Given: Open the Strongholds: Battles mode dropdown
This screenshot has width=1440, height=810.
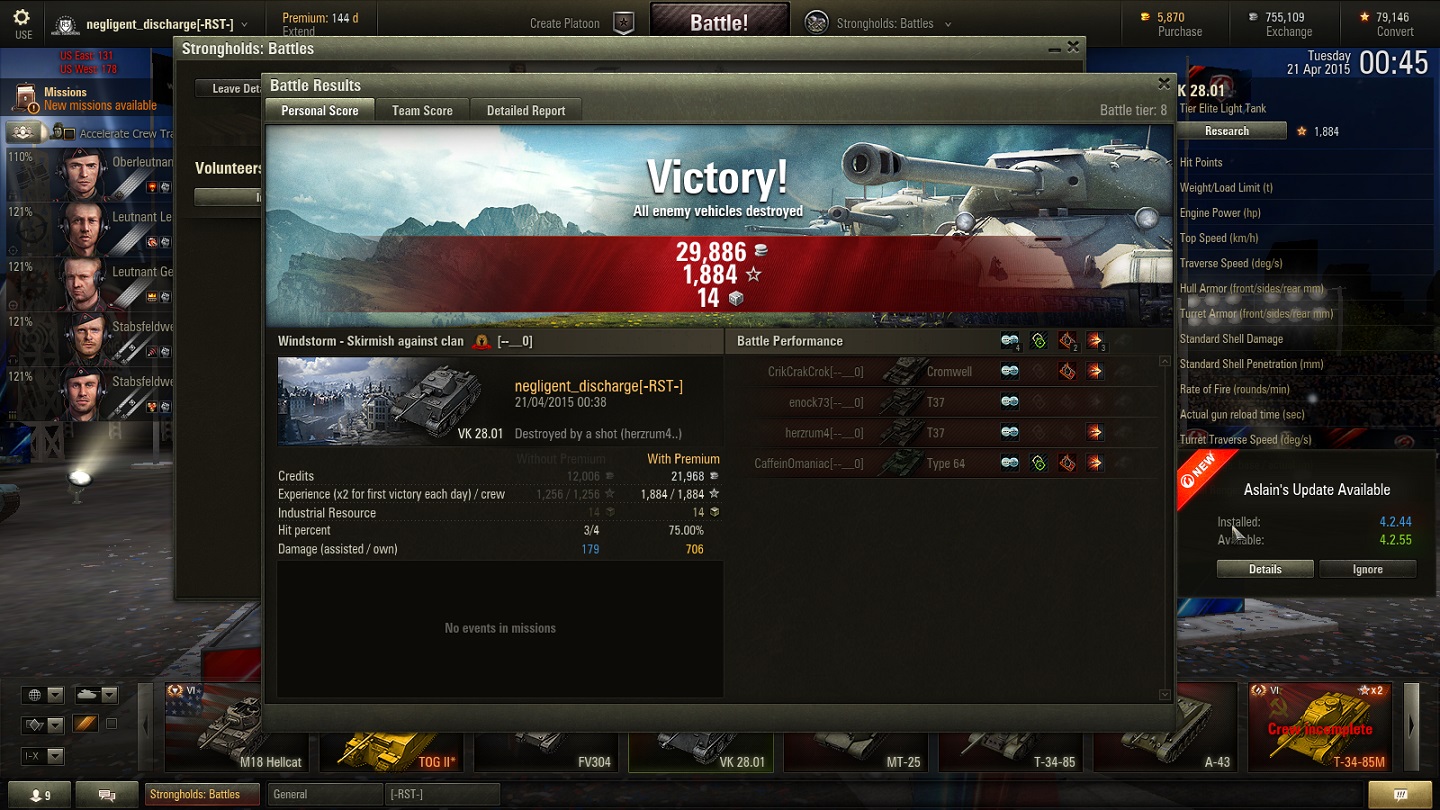Looking at the screenshot, I should 878,23.
